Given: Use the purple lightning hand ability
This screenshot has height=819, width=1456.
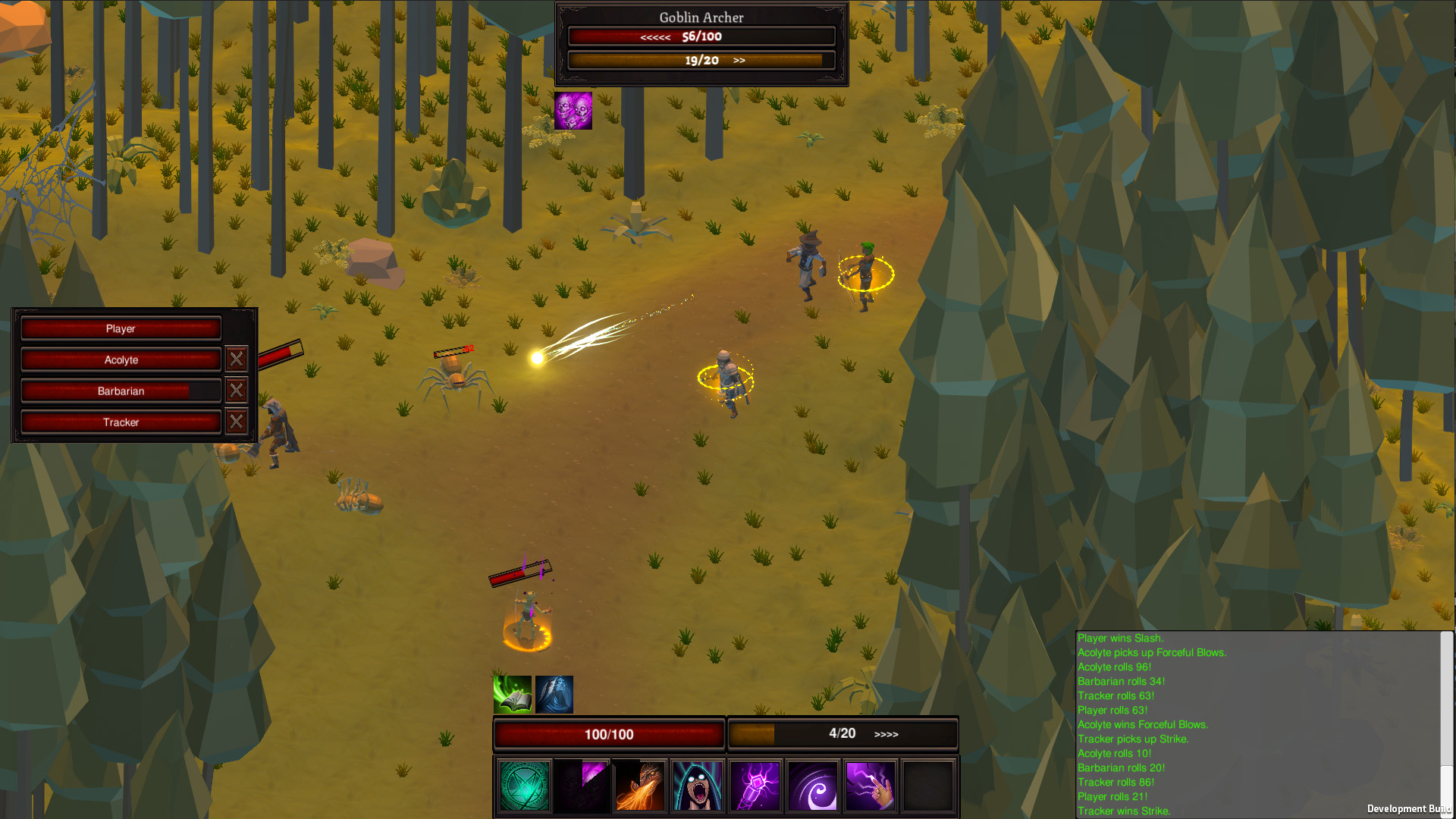Looking at the screenshot, I should (x=870, y=786).
